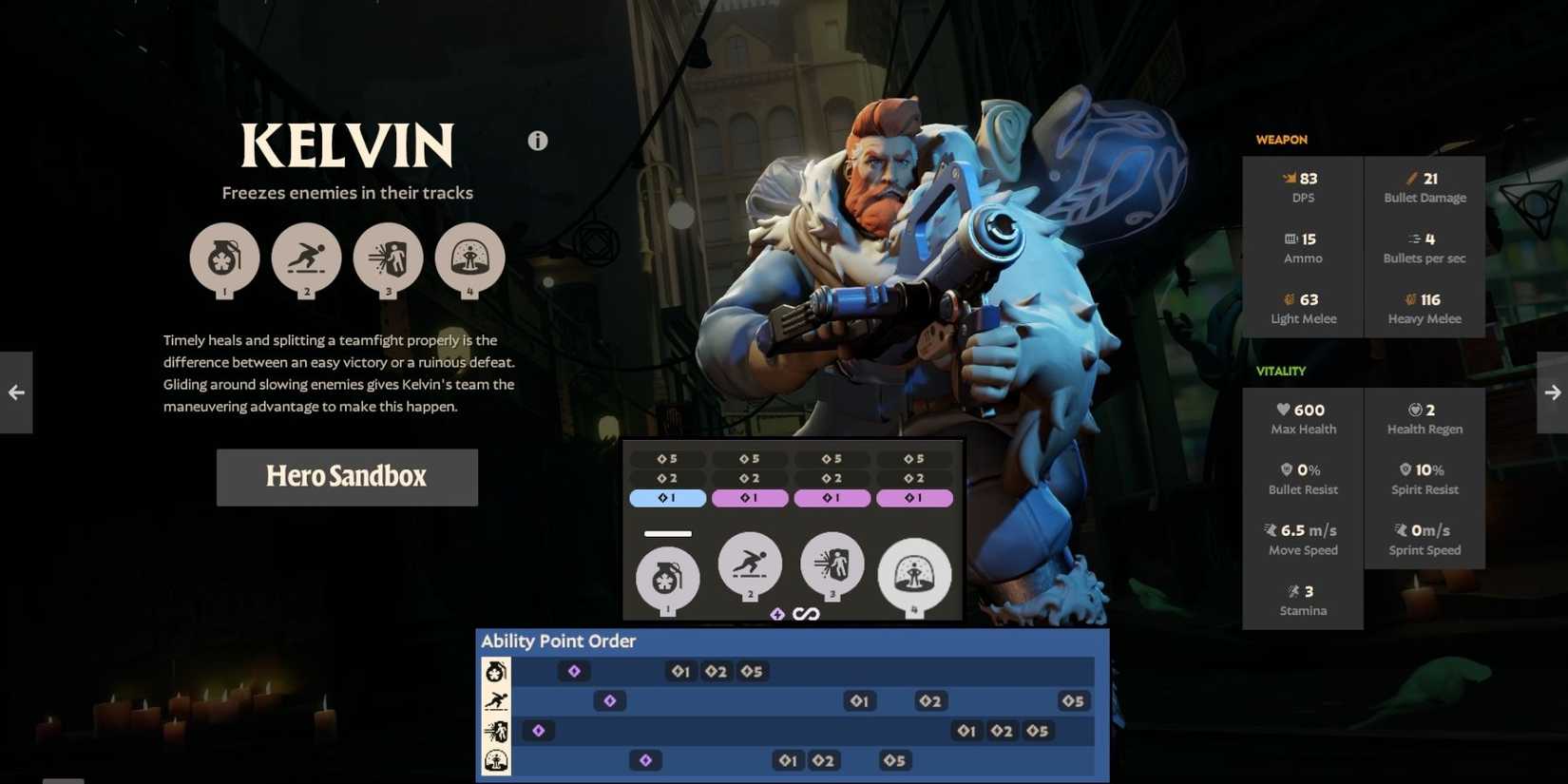
Task: Open the Hero Sandbox
Action: click(x=347, y=476)
